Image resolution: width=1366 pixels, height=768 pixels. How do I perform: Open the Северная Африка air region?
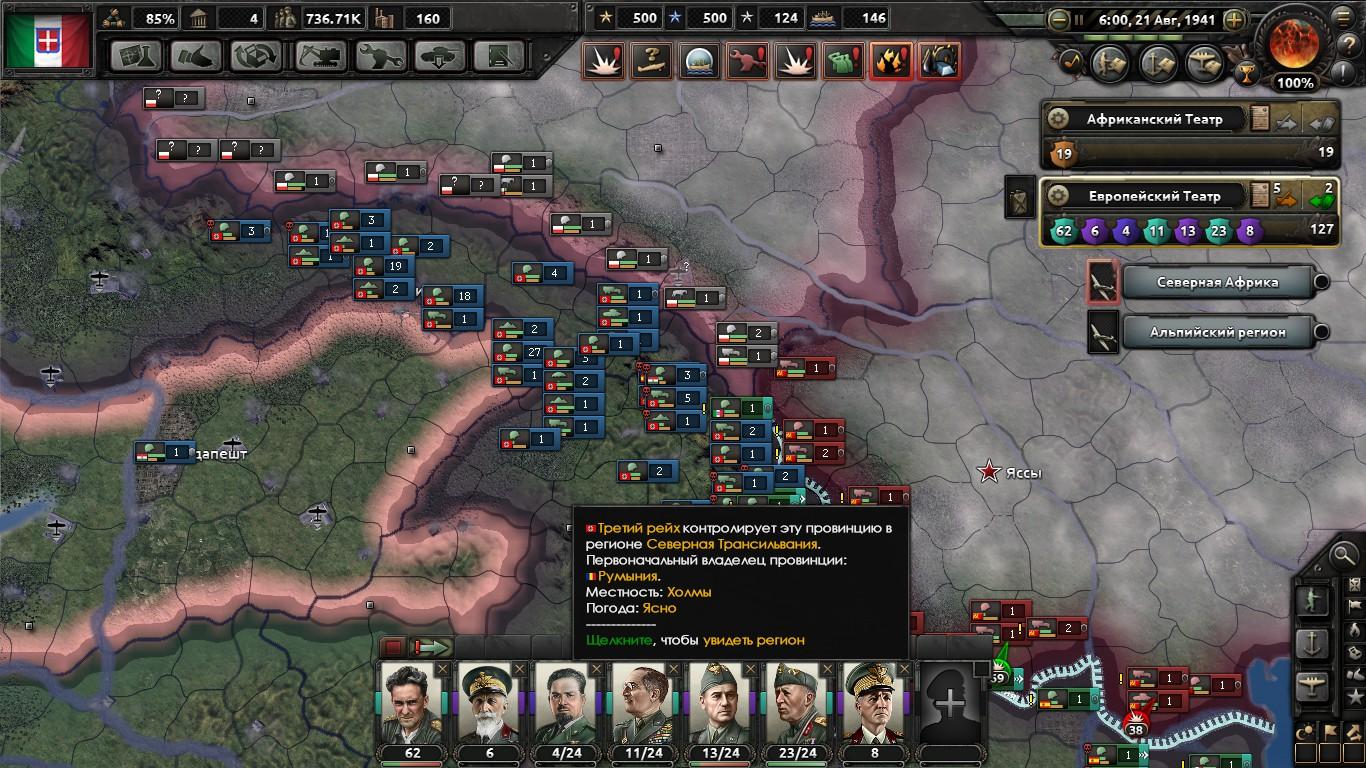pyautogui.click(x=1217, y=282)
